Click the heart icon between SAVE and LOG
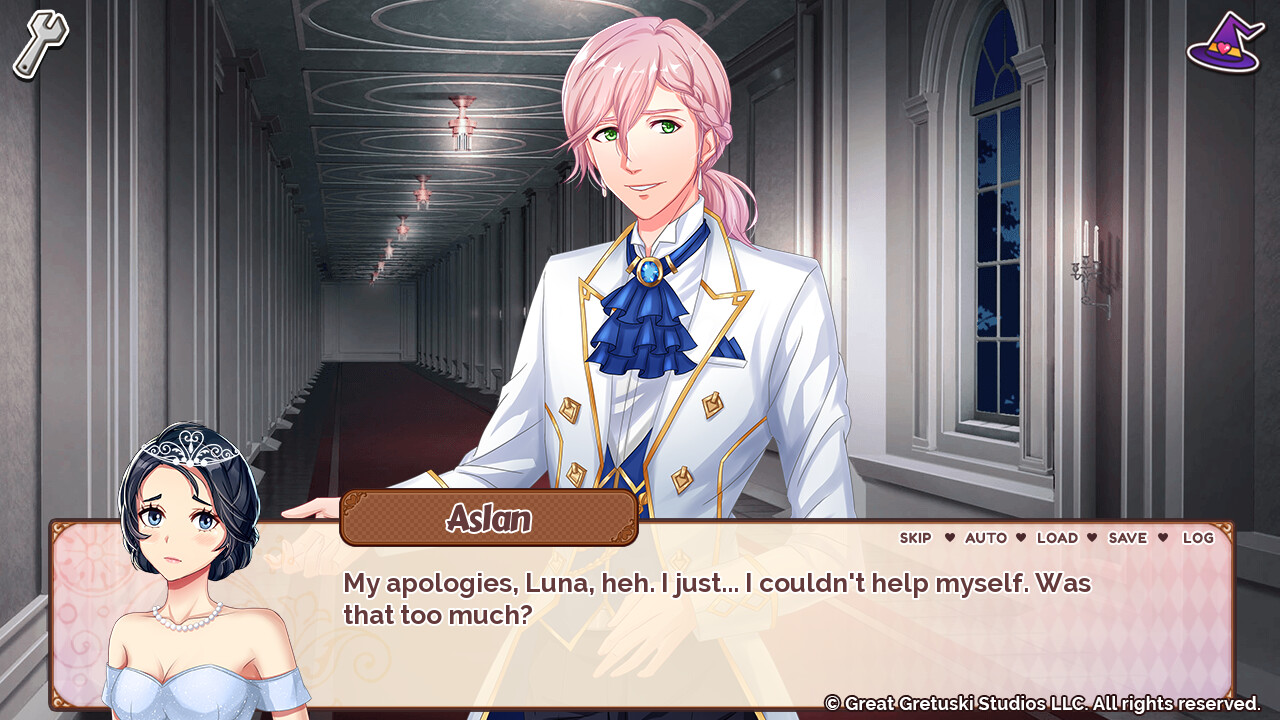Viewport: 1280px width, 720px height. tap(1163, 538)
